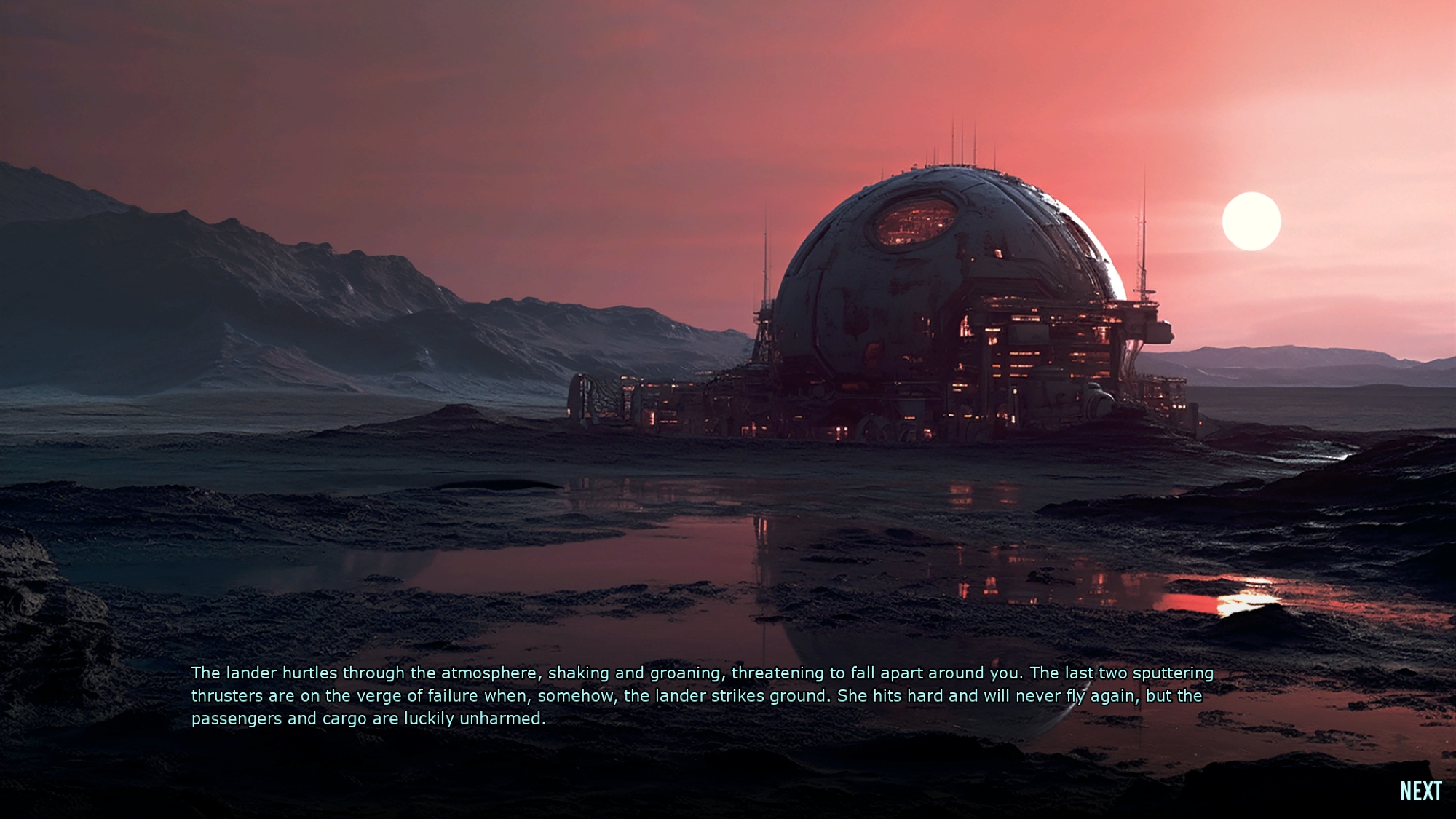
Task: Advance the story with the NEXT button
Action: tap(1420, 791)
